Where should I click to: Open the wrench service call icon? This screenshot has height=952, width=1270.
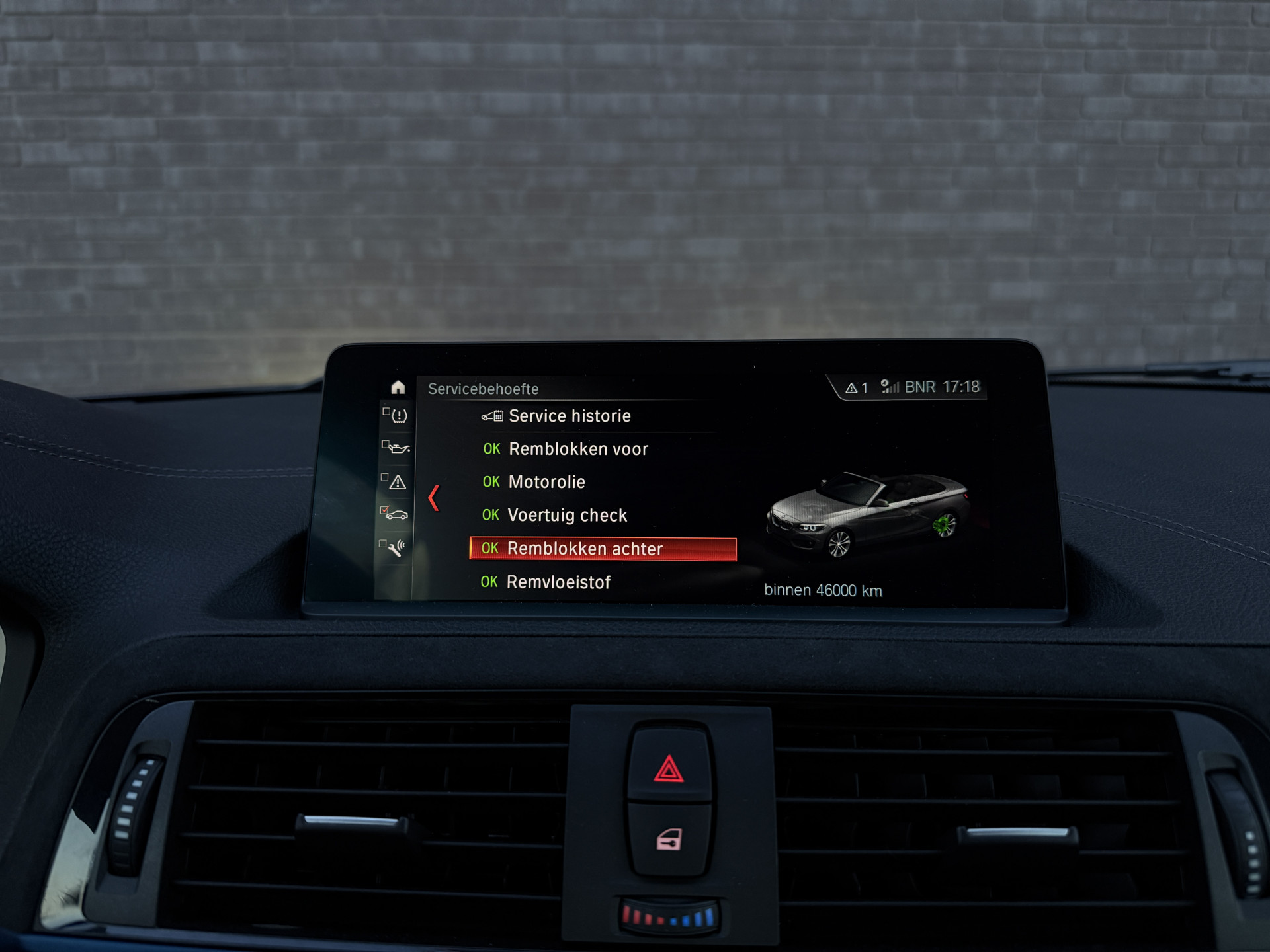coord(396,548)
